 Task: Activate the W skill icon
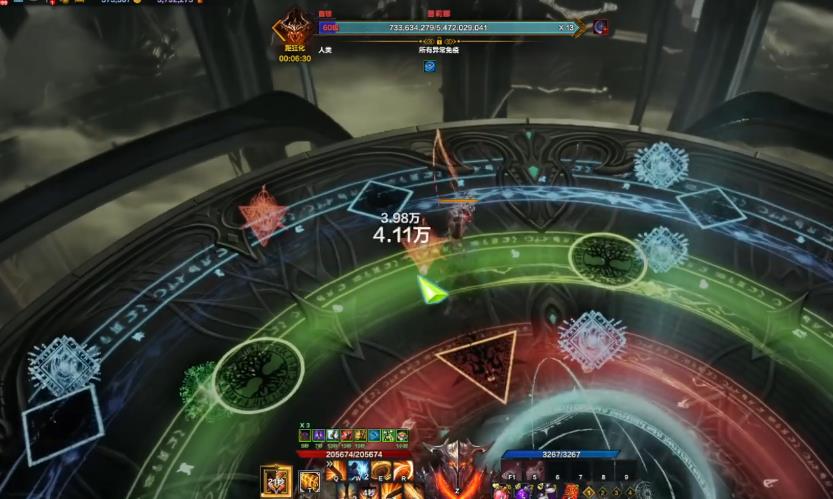click(x=358, y=470)
